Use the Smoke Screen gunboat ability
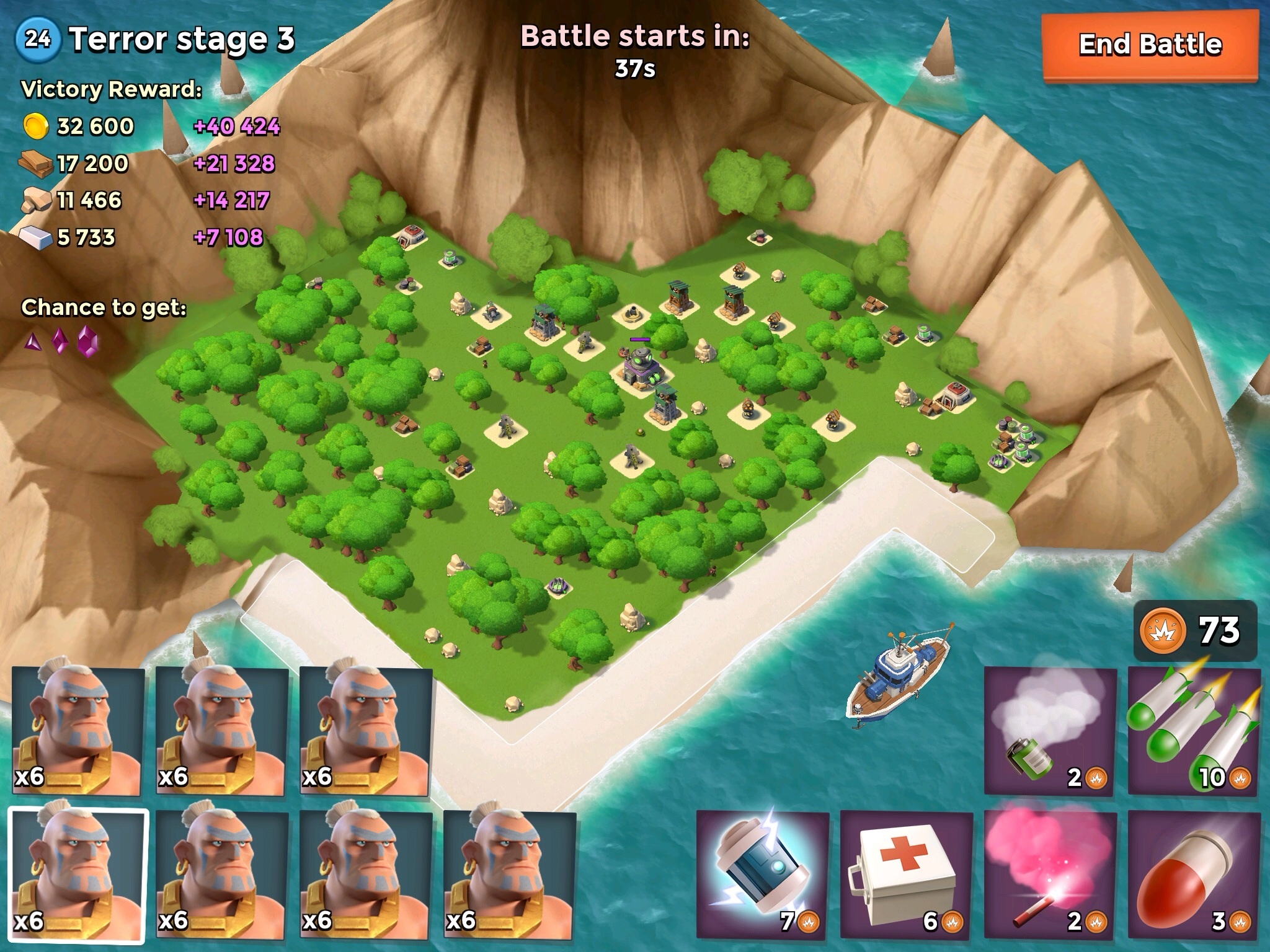This screenshot has width=1270, height=952. [1050, 731]
